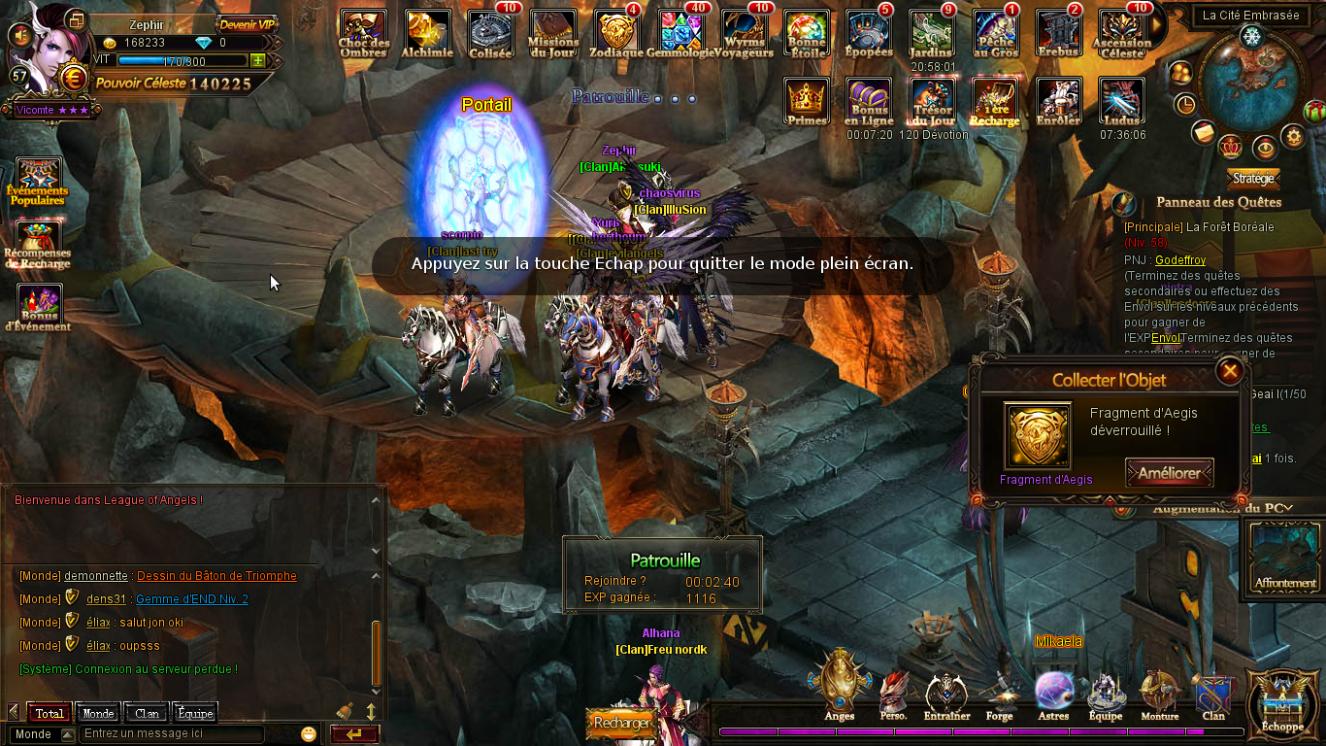
Task: Click the Échoppe shop button
Action: (x=1283, y=703)
